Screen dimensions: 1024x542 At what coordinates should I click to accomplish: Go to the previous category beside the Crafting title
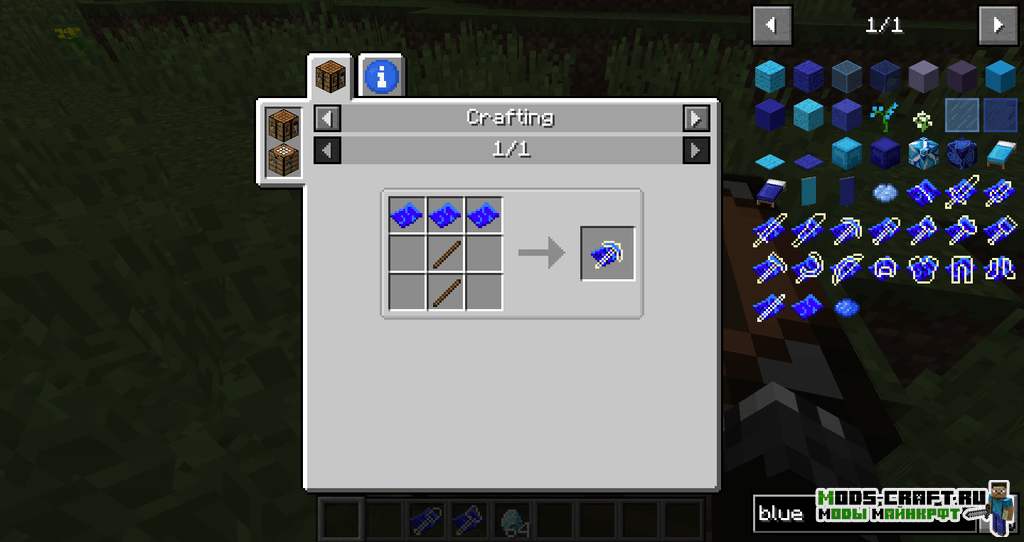[327, 118]
